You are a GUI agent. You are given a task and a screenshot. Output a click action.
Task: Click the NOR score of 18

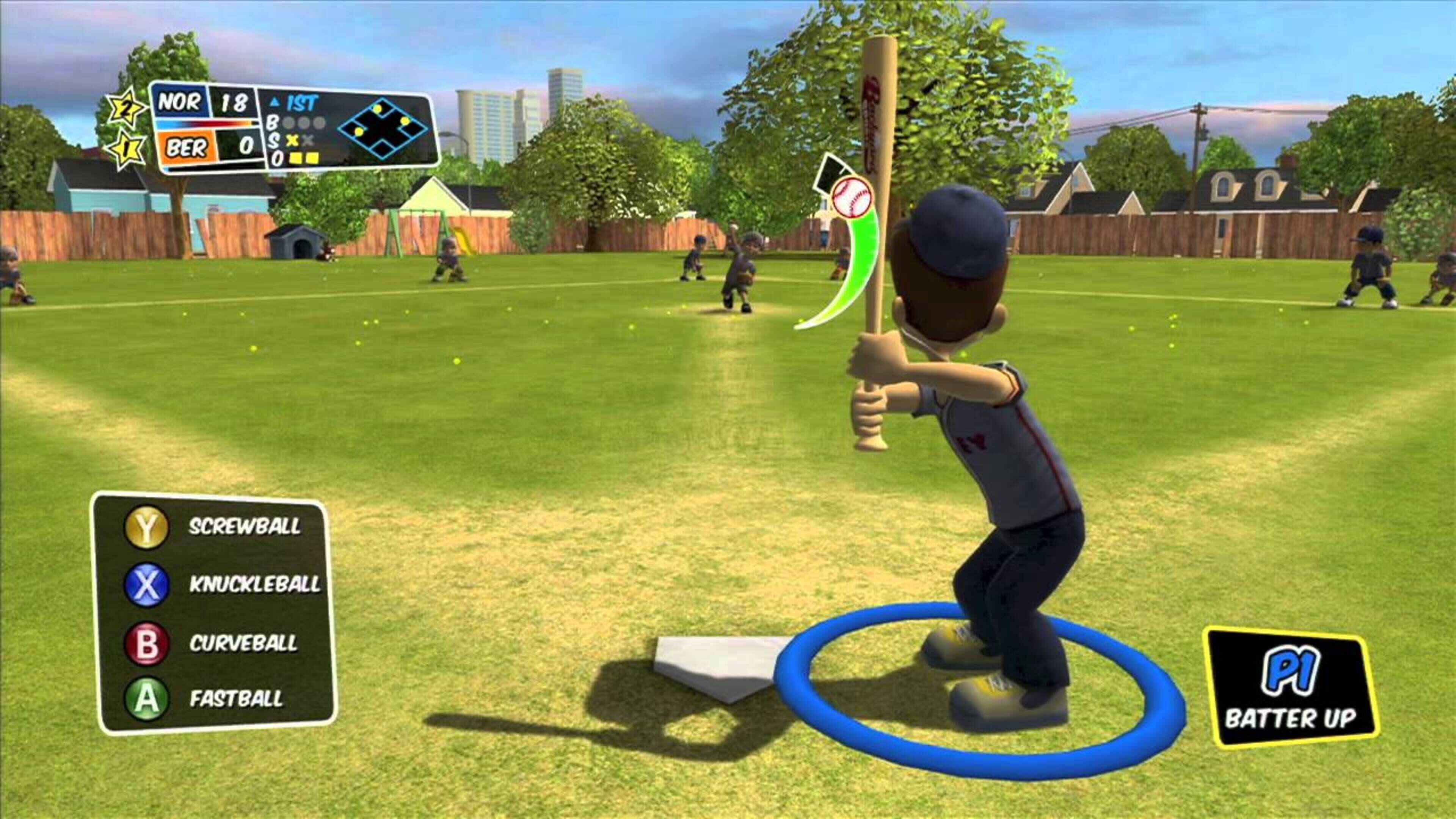pos(234,103)
